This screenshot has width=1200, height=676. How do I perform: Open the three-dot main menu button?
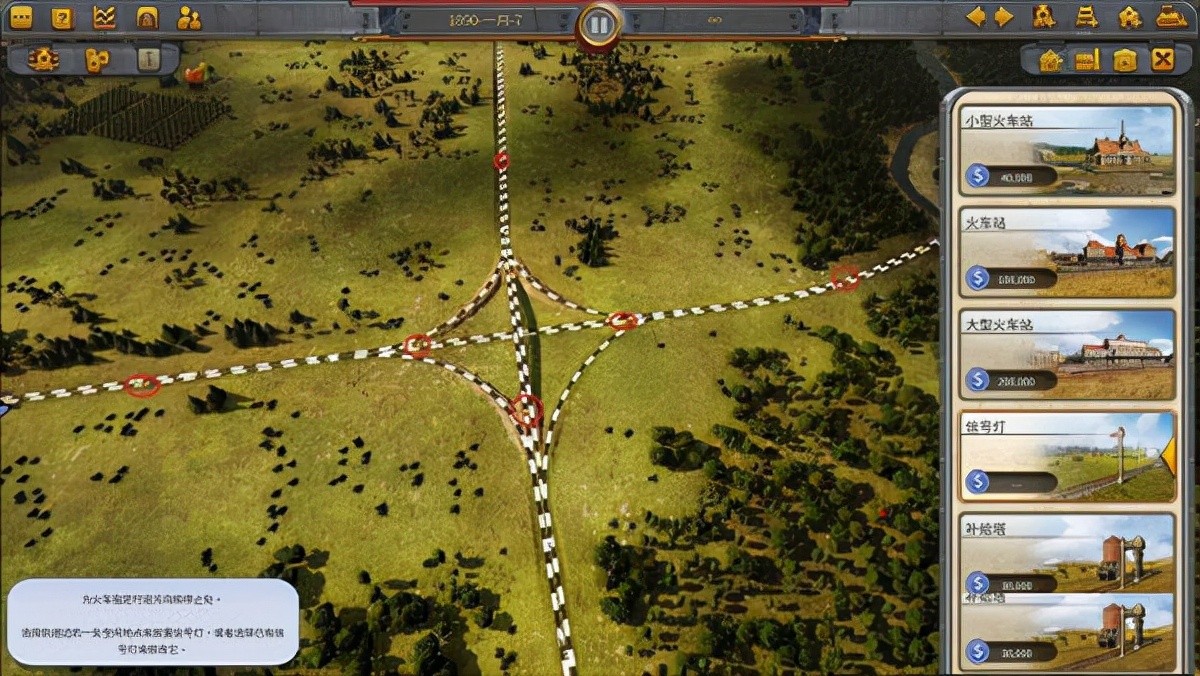(20, 17)
